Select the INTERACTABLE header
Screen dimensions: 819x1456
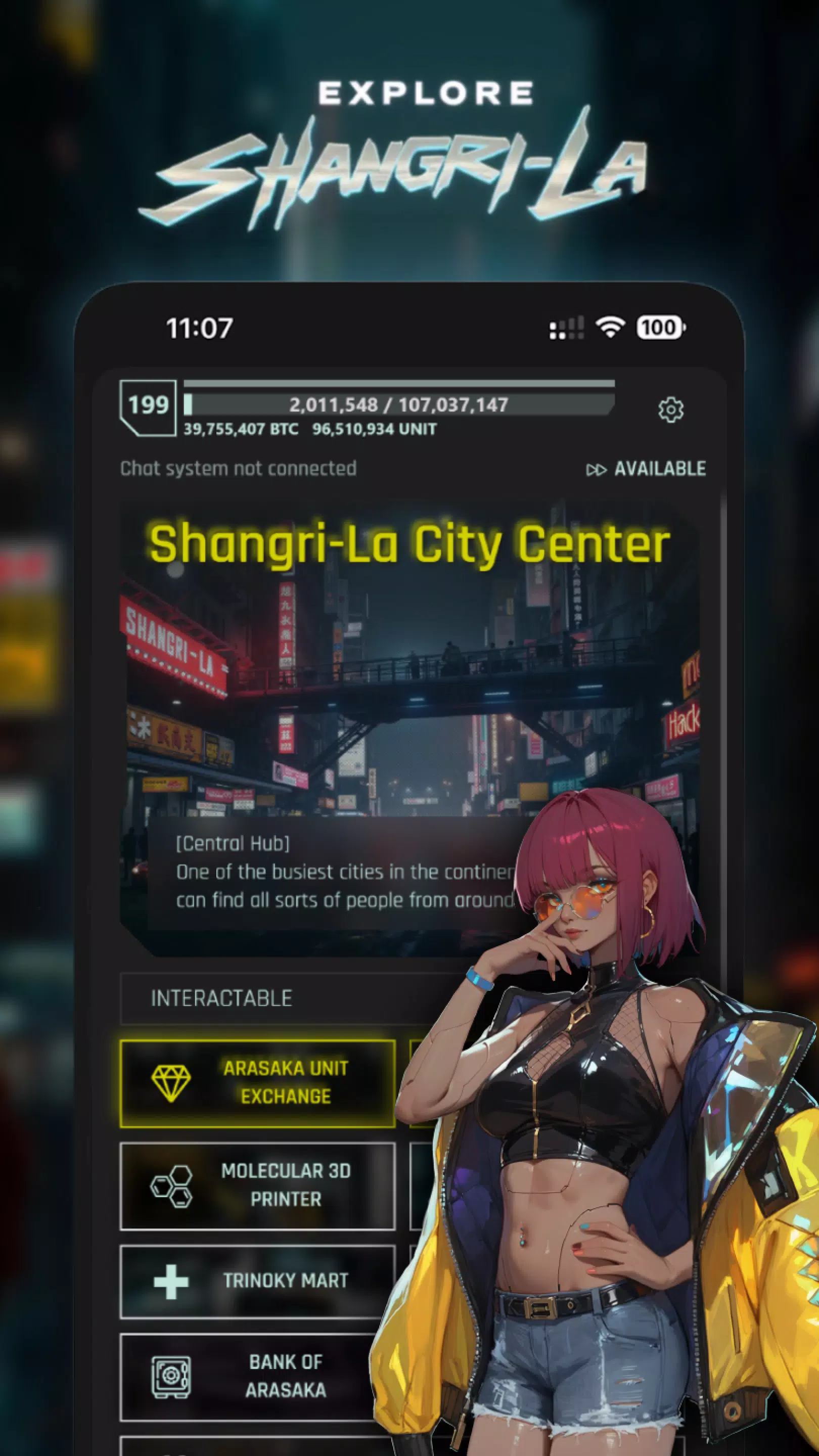pos(221,996)
